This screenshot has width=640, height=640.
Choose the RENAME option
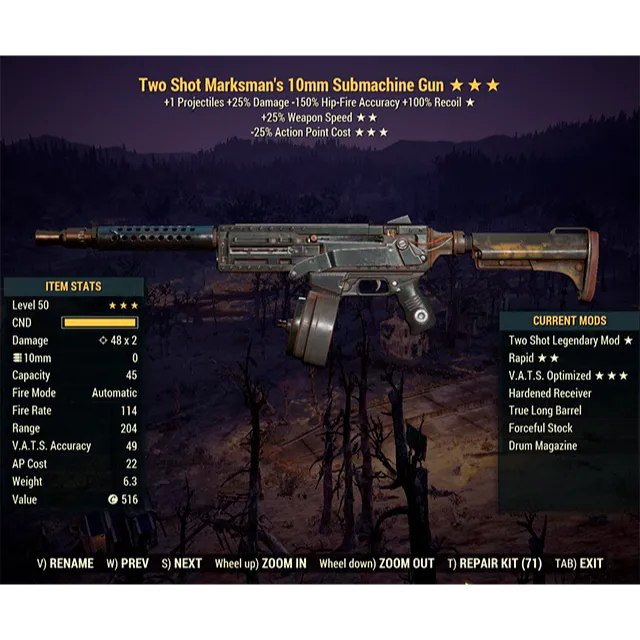point(65,563)
